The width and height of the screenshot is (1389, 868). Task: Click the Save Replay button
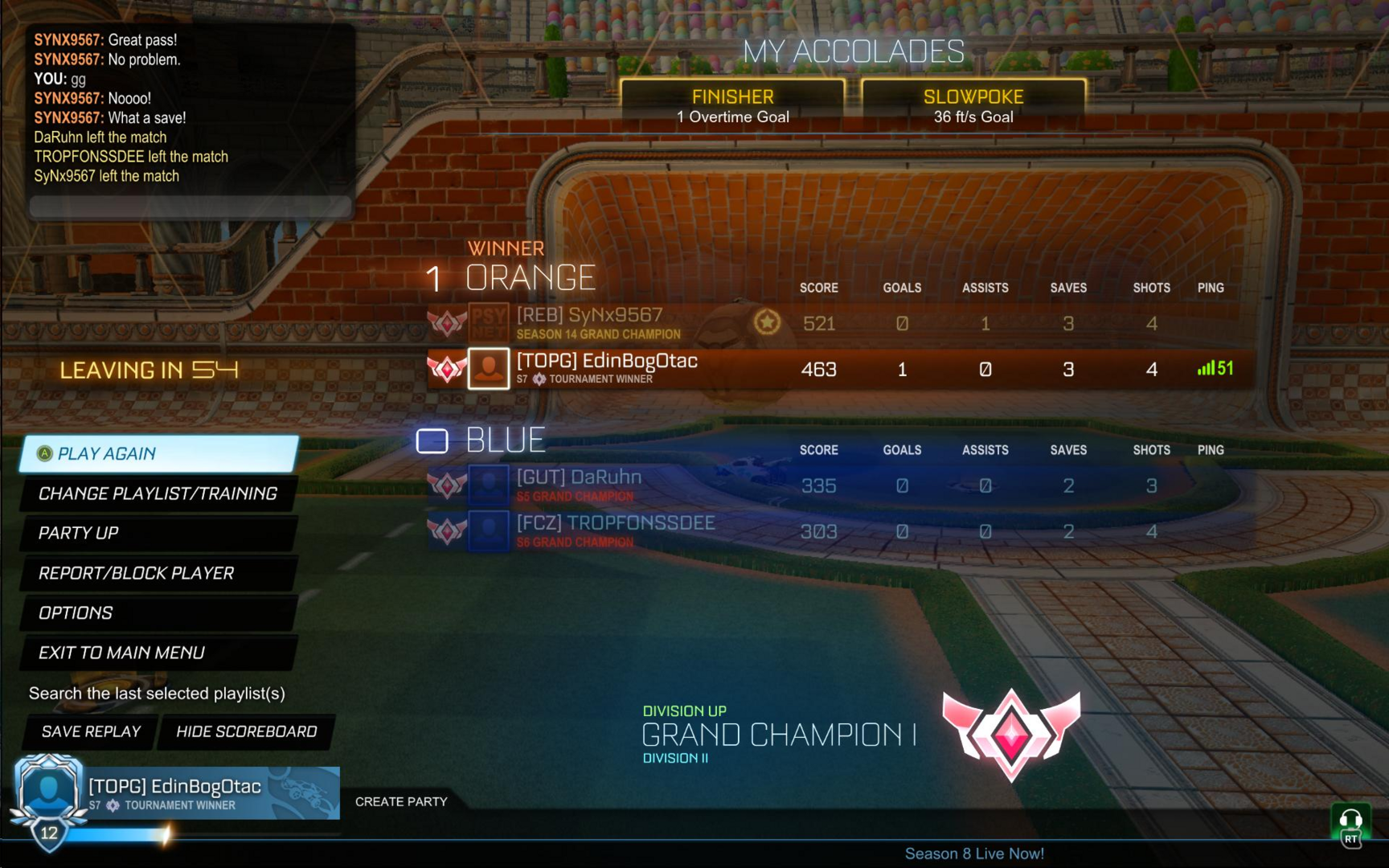coord(91,731)
